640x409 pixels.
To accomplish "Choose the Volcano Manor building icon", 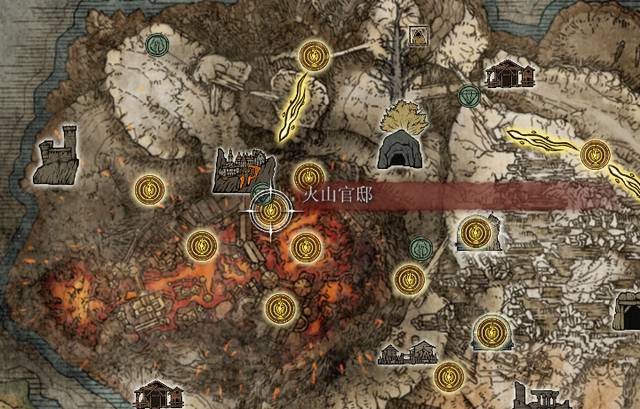I will 243,167.
